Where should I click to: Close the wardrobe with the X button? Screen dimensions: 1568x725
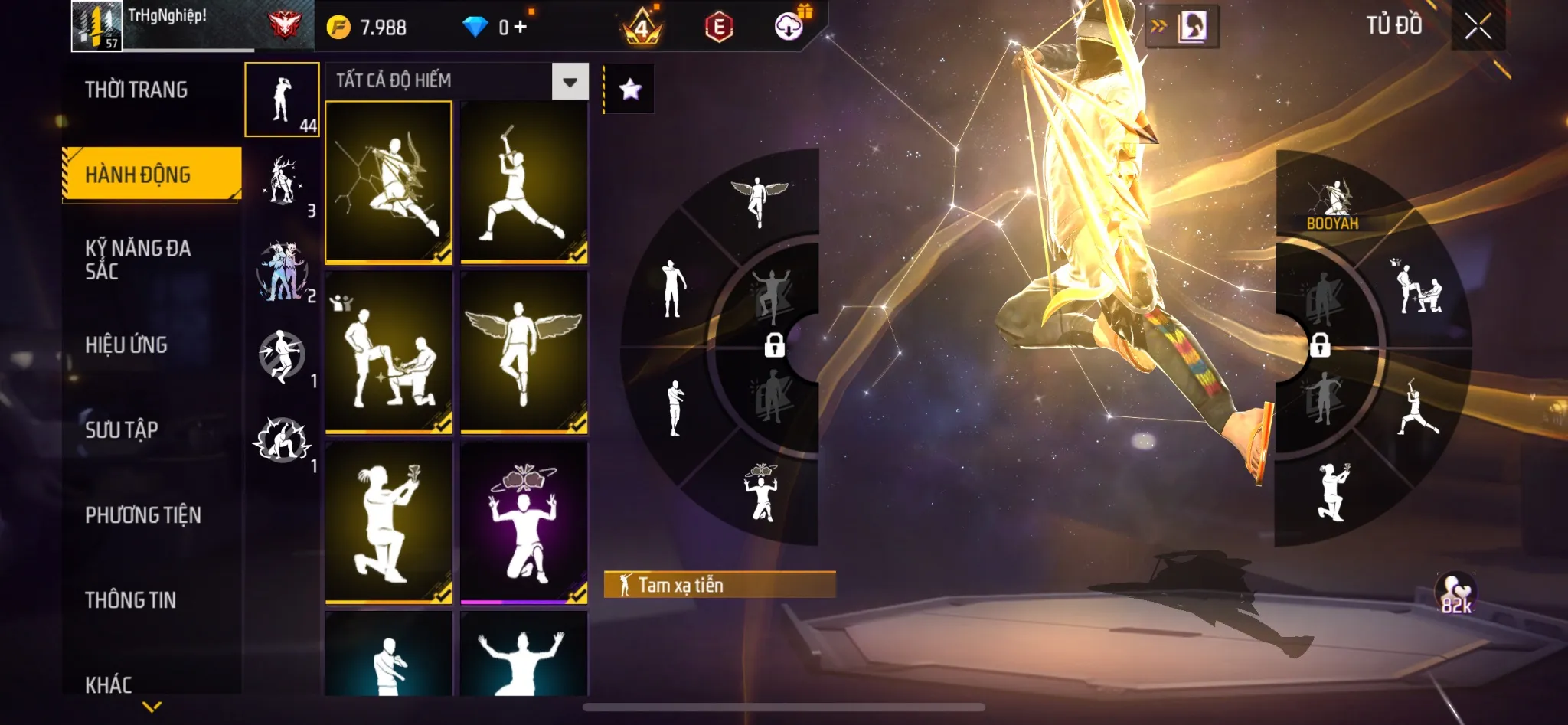click(x=1478, y=27)
